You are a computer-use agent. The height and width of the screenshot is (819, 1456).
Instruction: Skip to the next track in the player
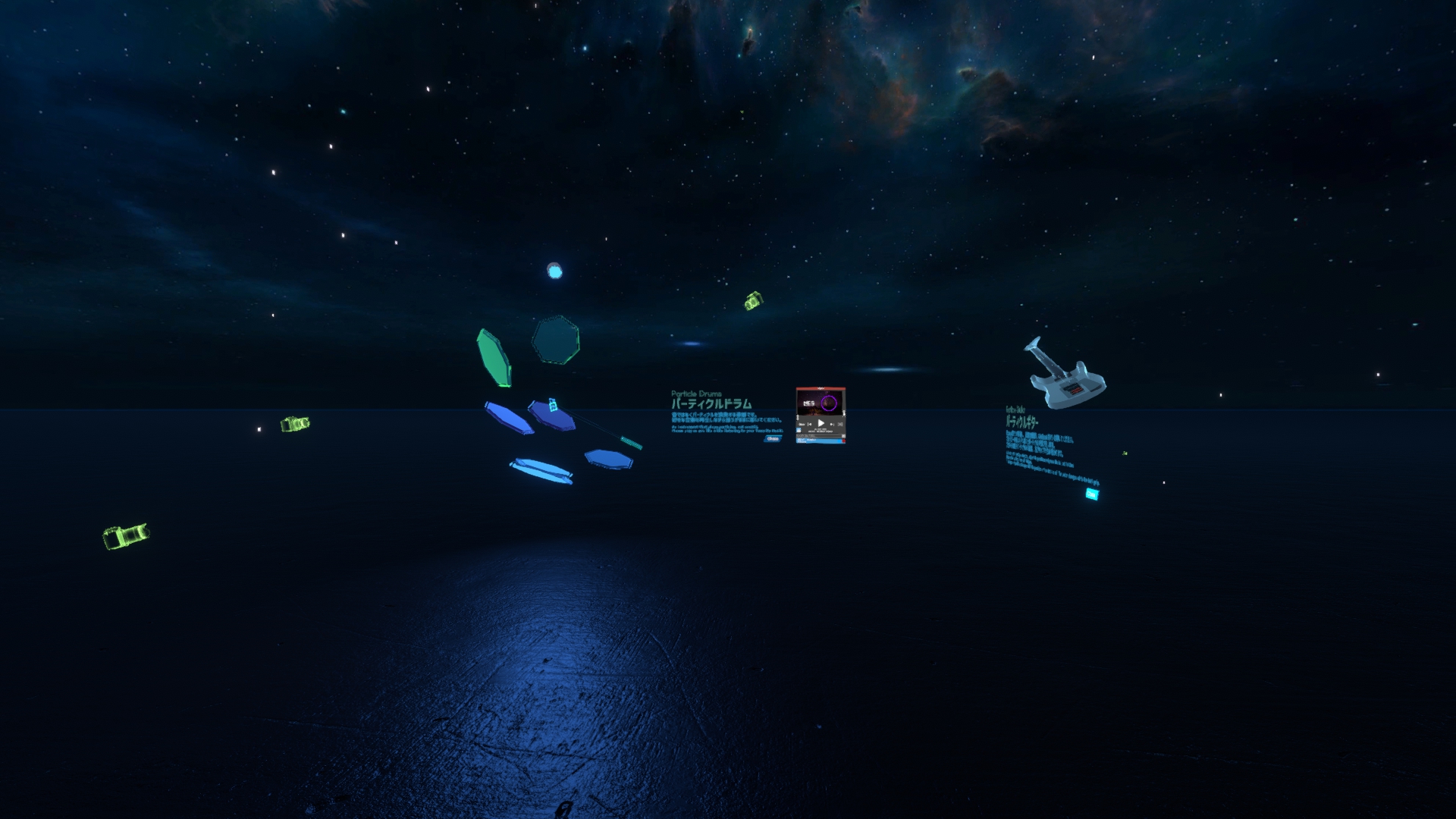(x=832, y=425)
